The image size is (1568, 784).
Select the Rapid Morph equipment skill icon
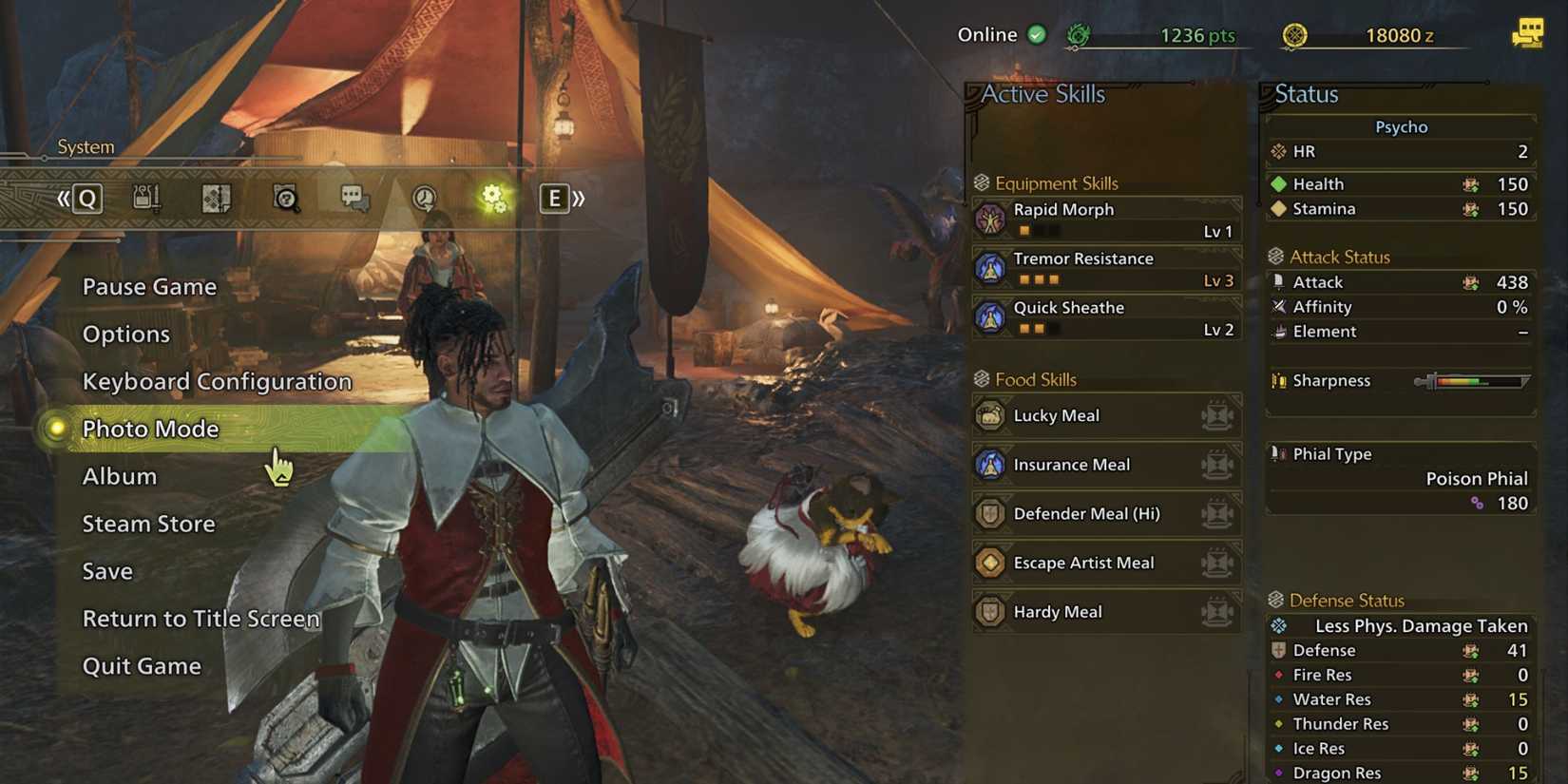point(990,219)
